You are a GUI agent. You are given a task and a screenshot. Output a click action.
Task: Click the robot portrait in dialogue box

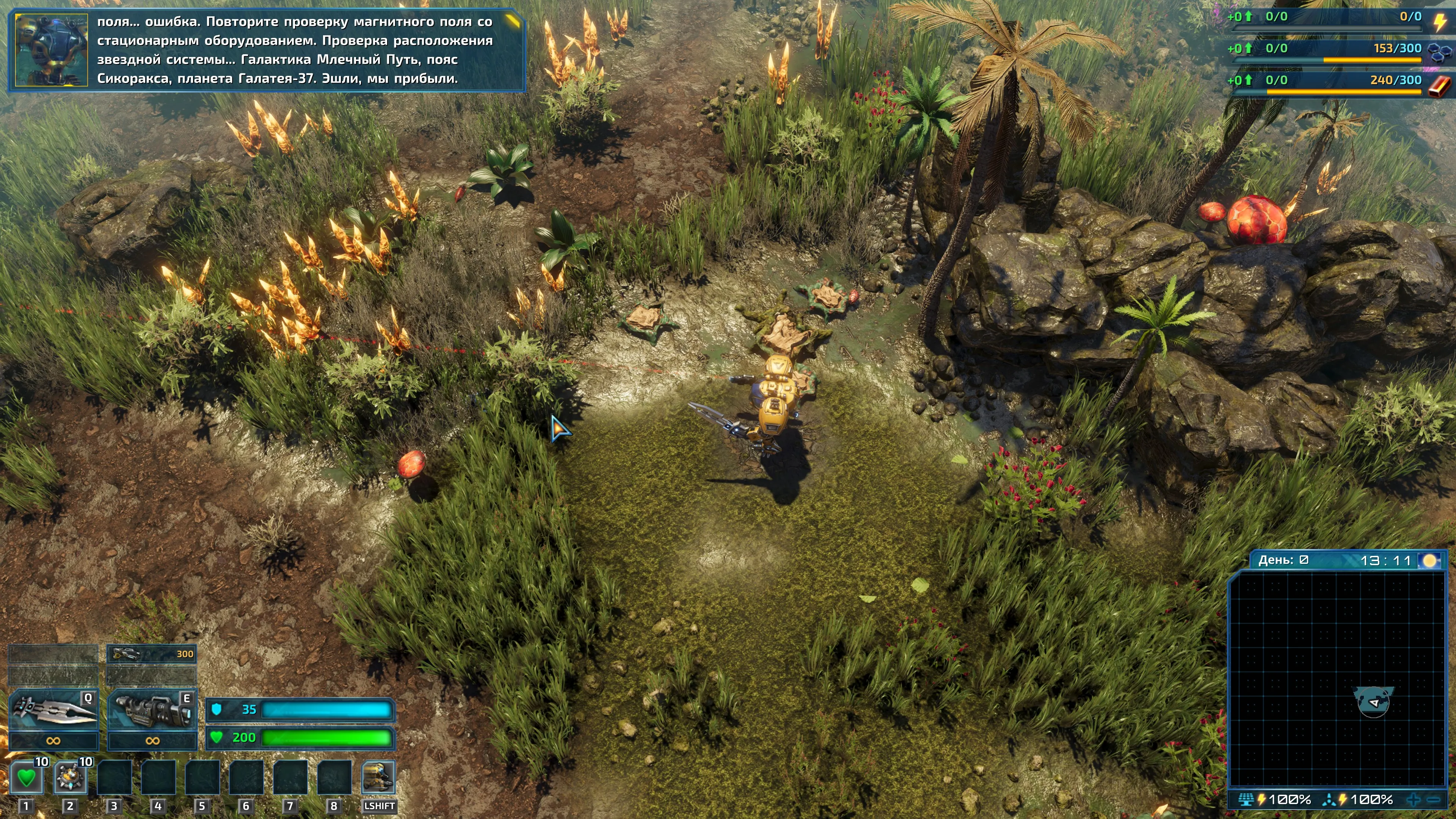[x=52, y=50]
